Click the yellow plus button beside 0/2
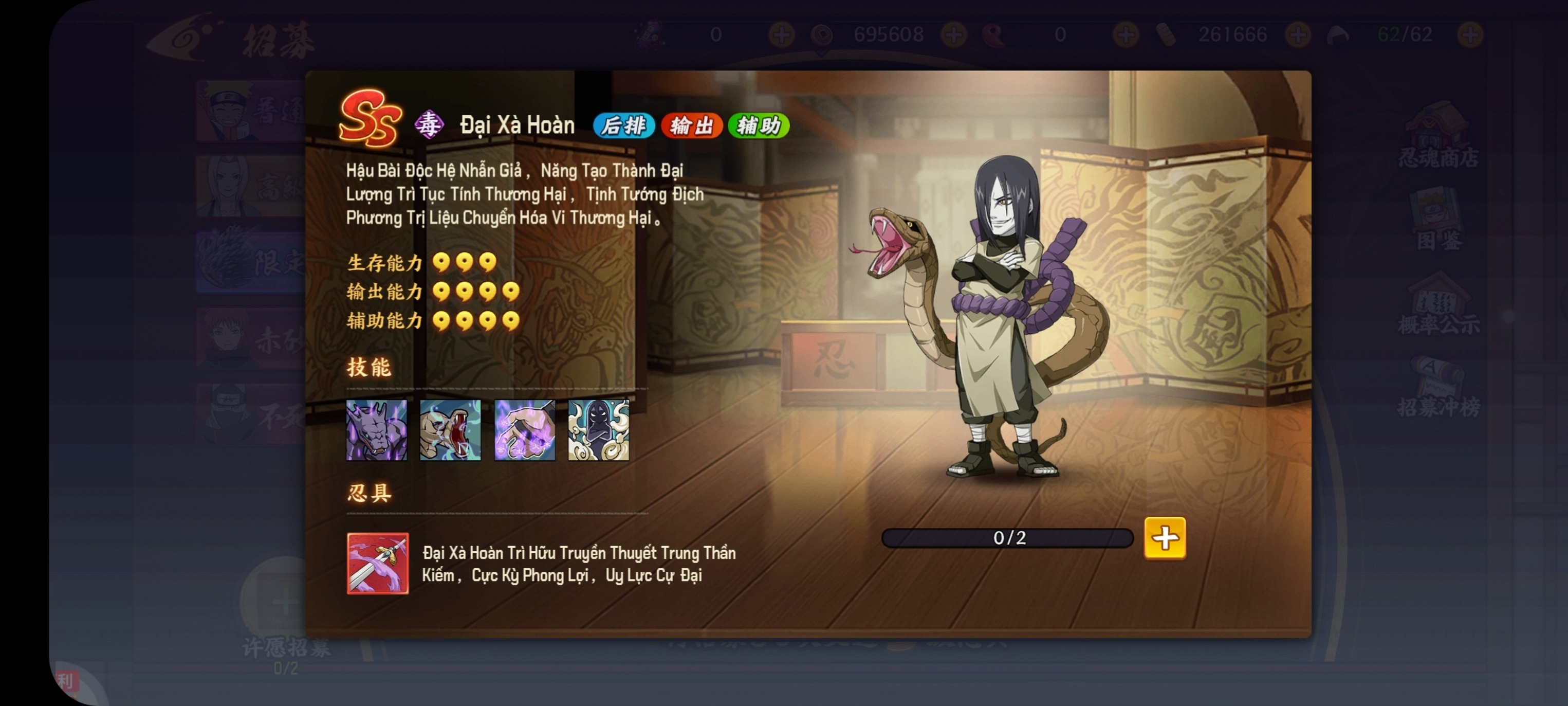 coord(1165,538)
